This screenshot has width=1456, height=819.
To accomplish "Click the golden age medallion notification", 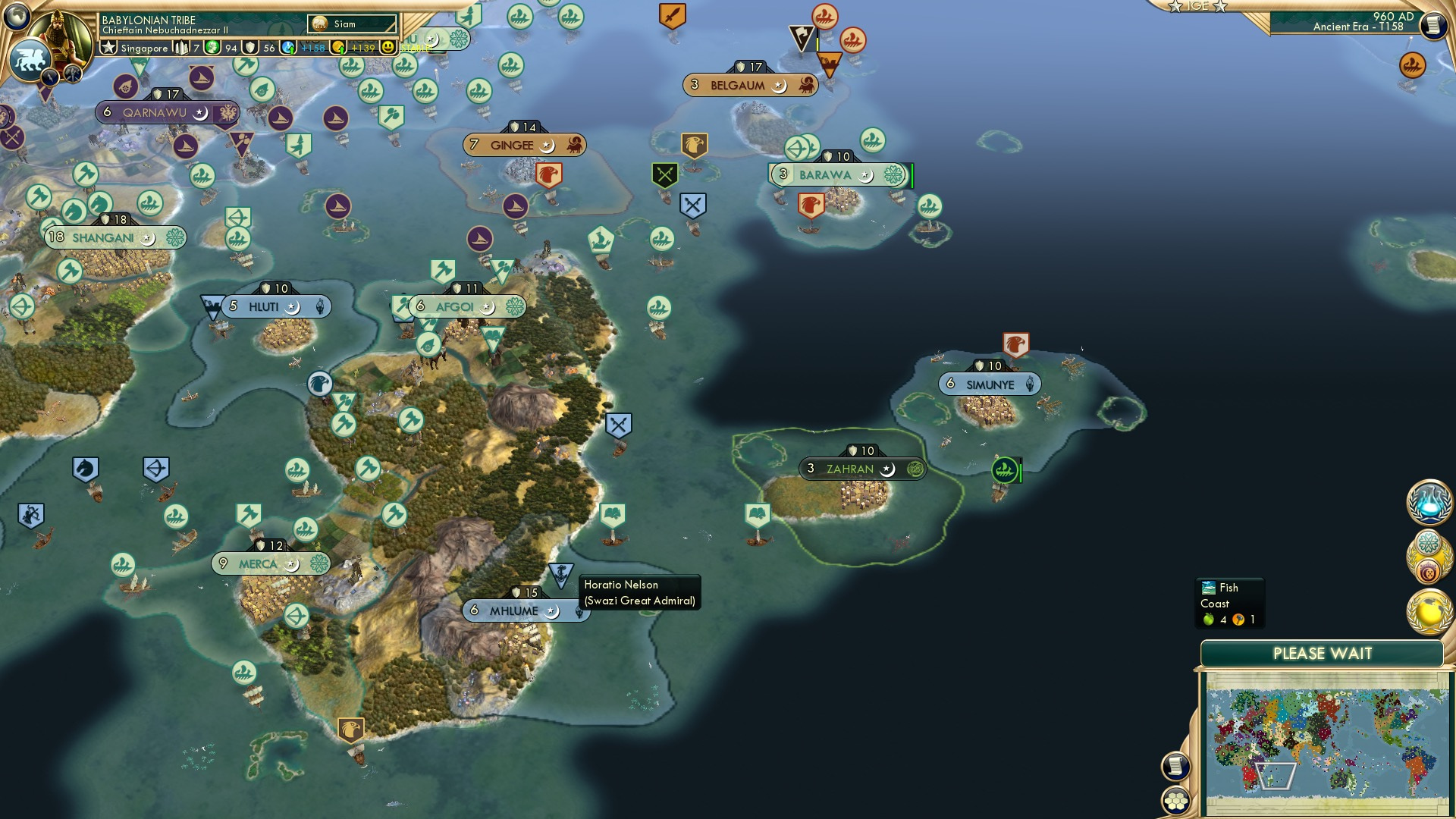I will pos(1429,558).
